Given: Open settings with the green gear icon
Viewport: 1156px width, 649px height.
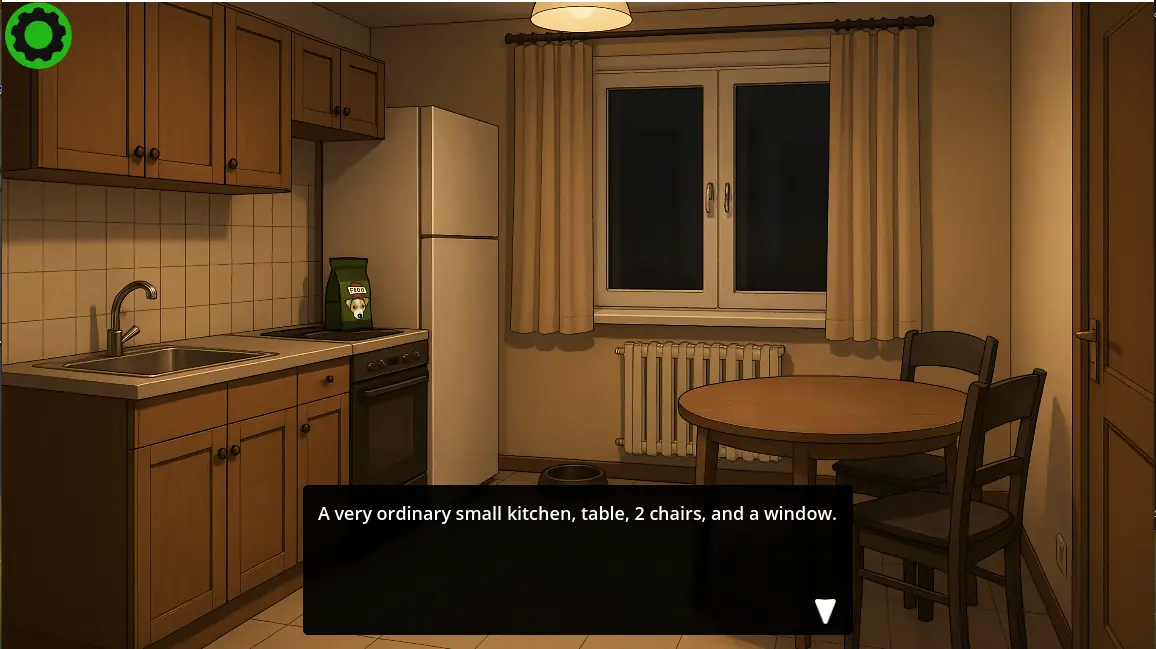Looking at the screenshot, I should click(38, 36).
